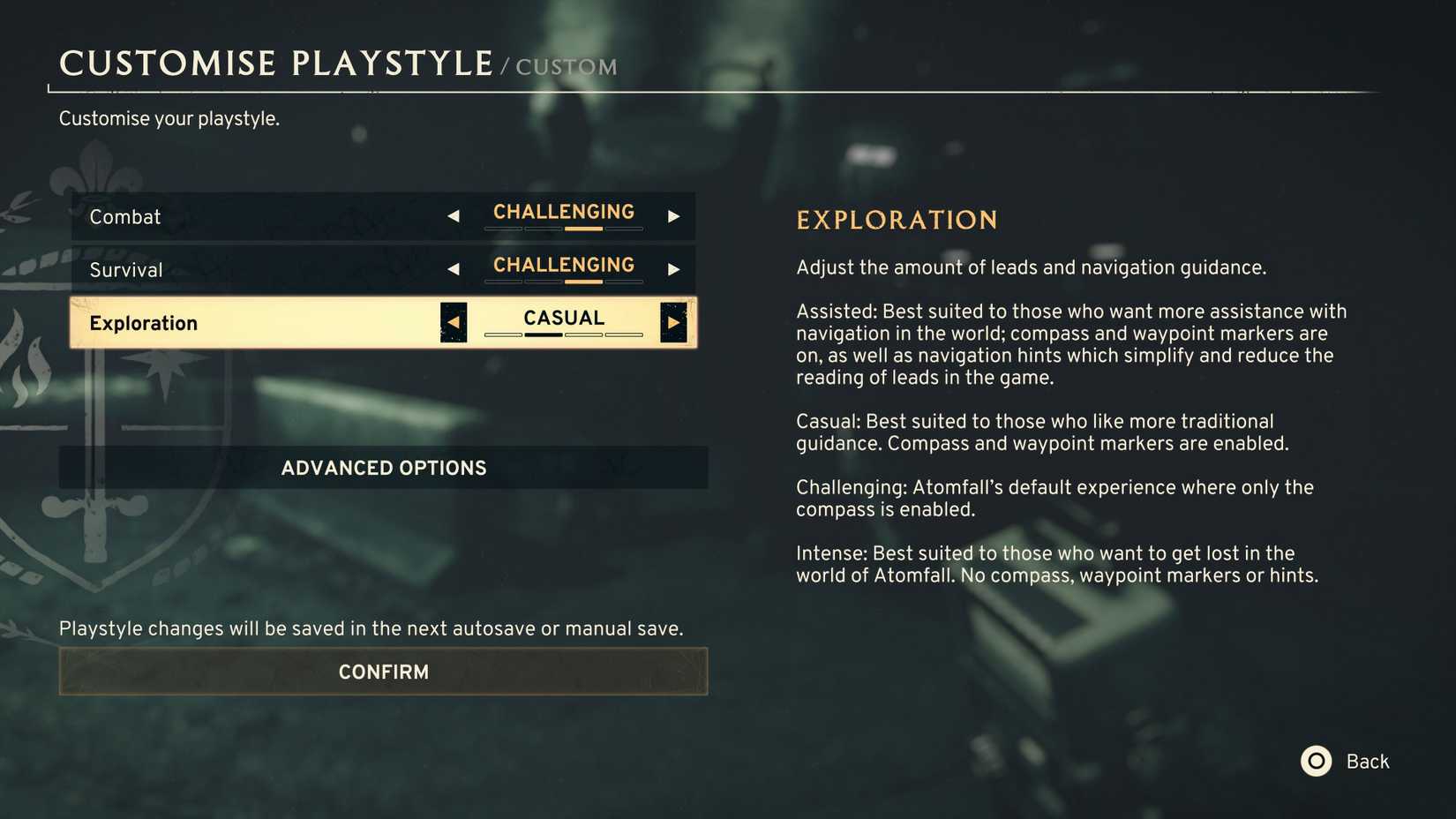Select the Survival settings row
The height and width of the screenshot is (819, 1456).
pos(265,269)
